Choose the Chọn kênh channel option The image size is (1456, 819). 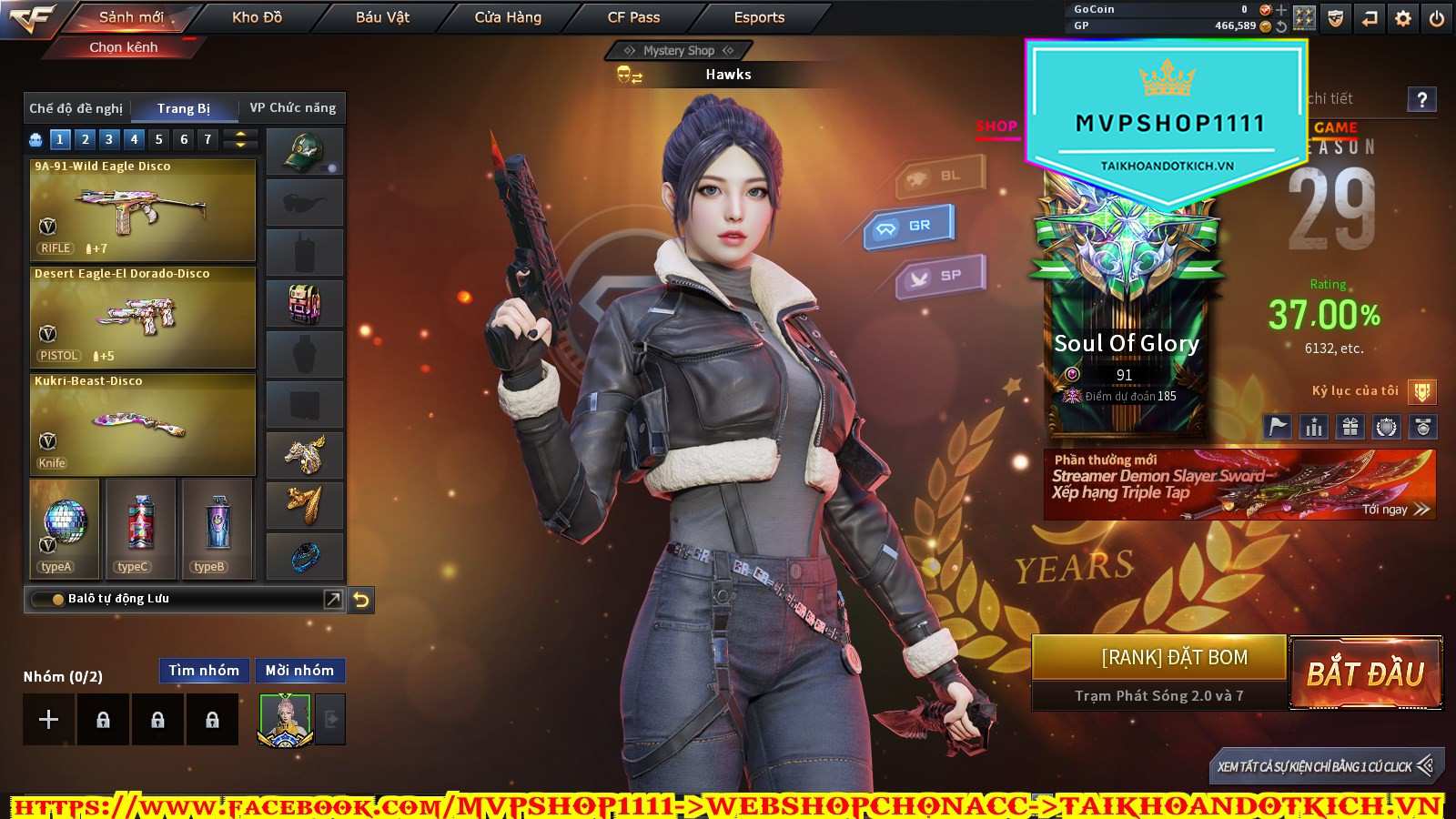tap(124, 47)
